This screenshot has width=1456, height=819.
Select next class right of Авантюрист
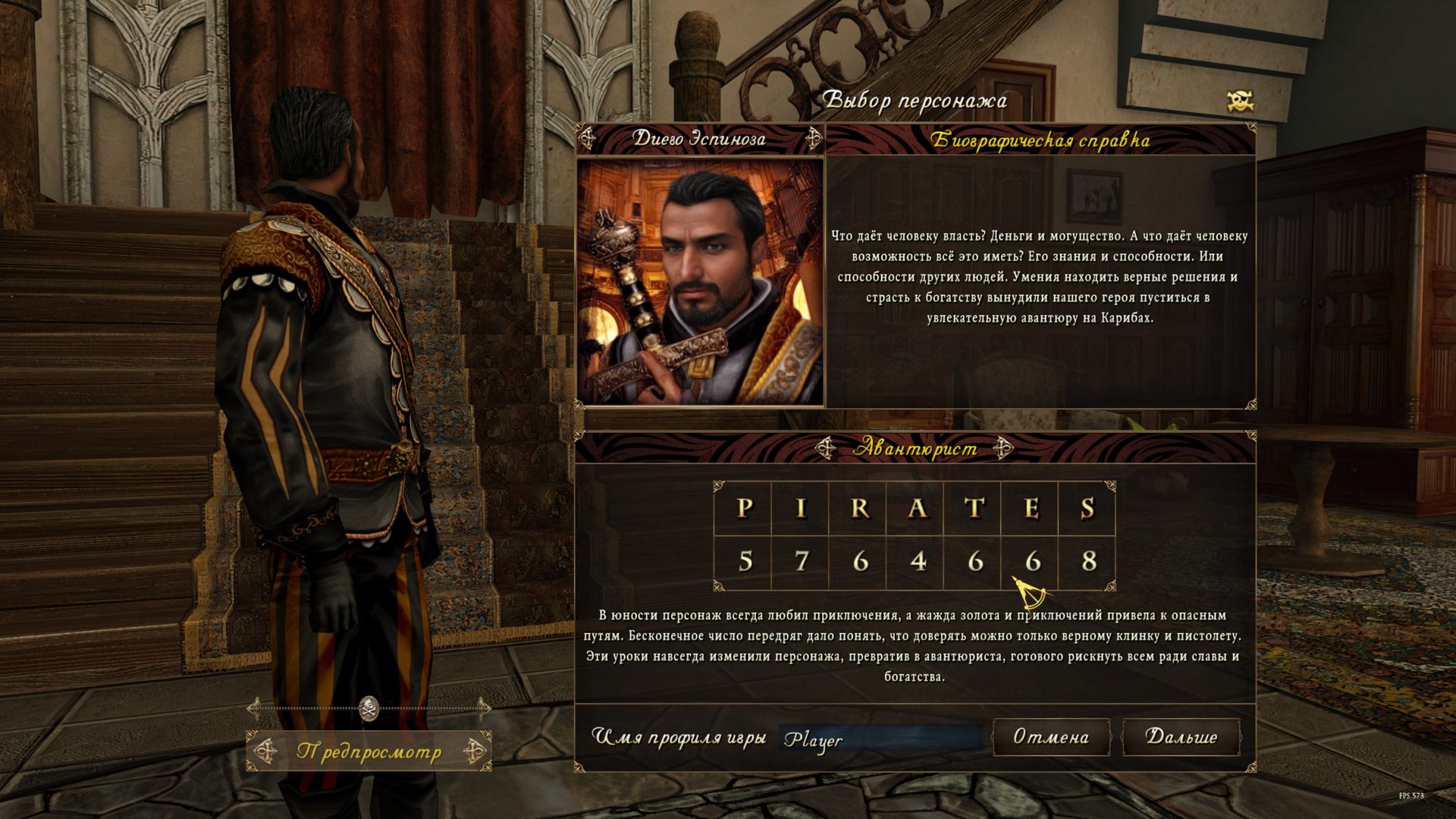click(1003, 448)
